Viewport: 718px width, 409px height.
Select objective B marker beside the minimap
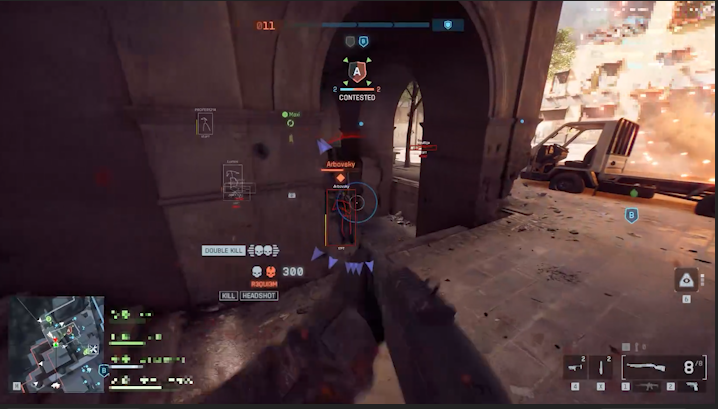103,370
